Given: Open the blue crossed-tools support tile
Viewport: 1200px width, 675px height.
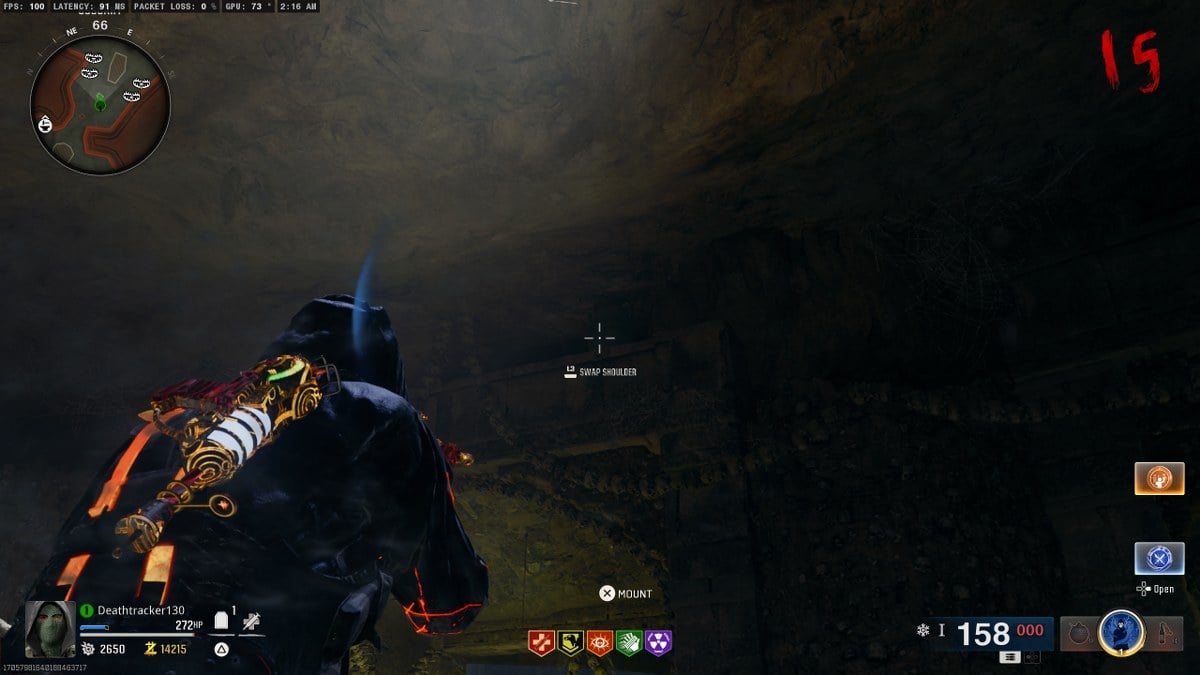Looking at the screenshot, I should point(1159,558).
